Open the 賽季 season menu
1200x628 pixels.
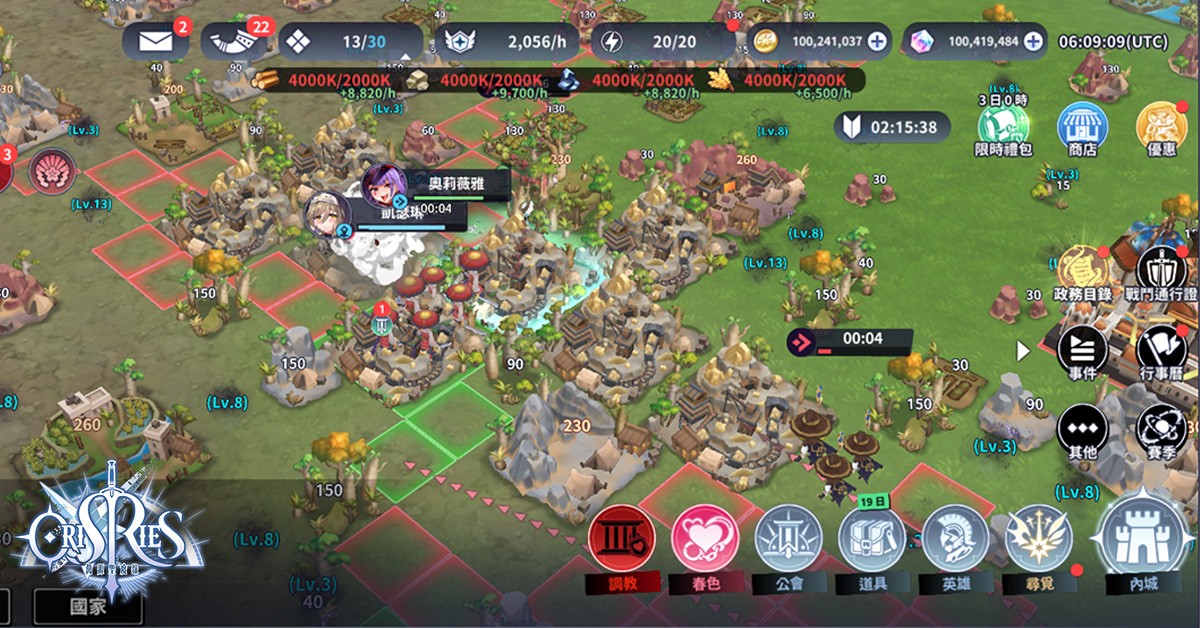click(x=1161, y=429)
